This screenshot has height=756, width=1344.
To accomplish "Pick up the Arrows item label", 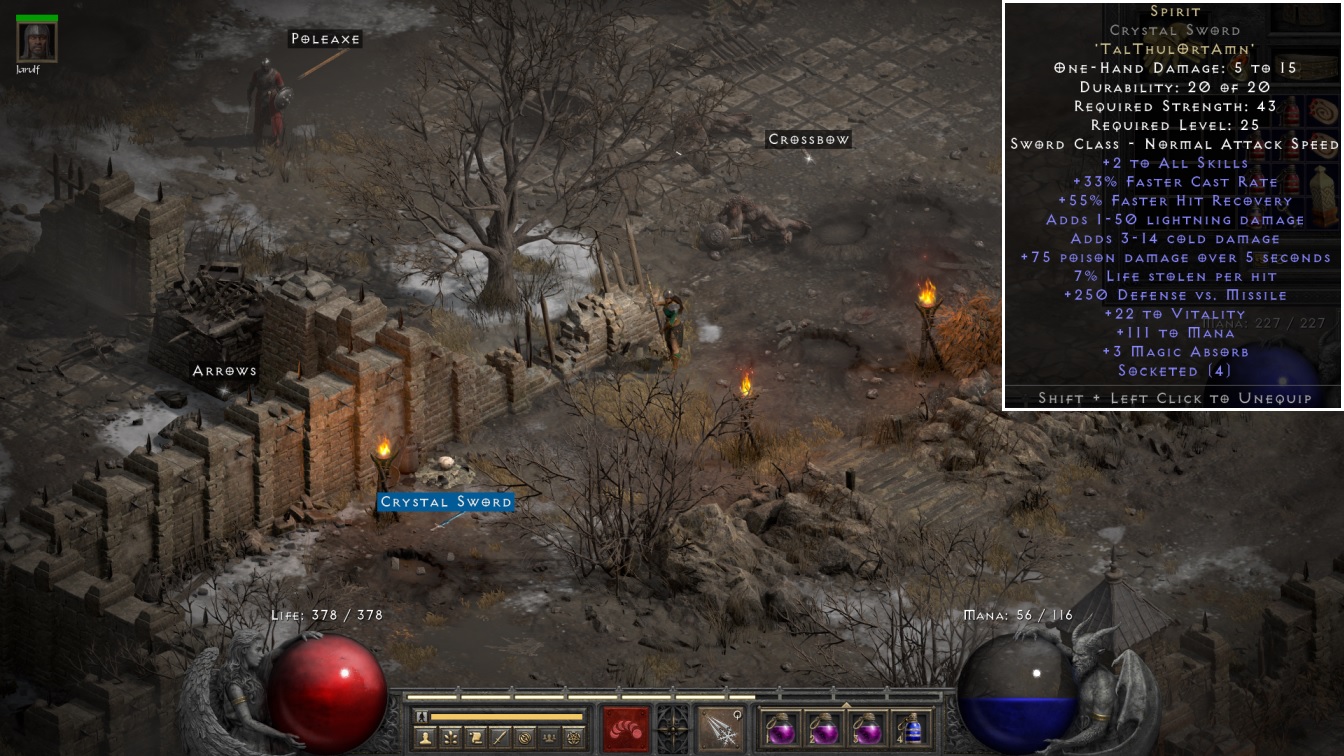I will 225,371.
